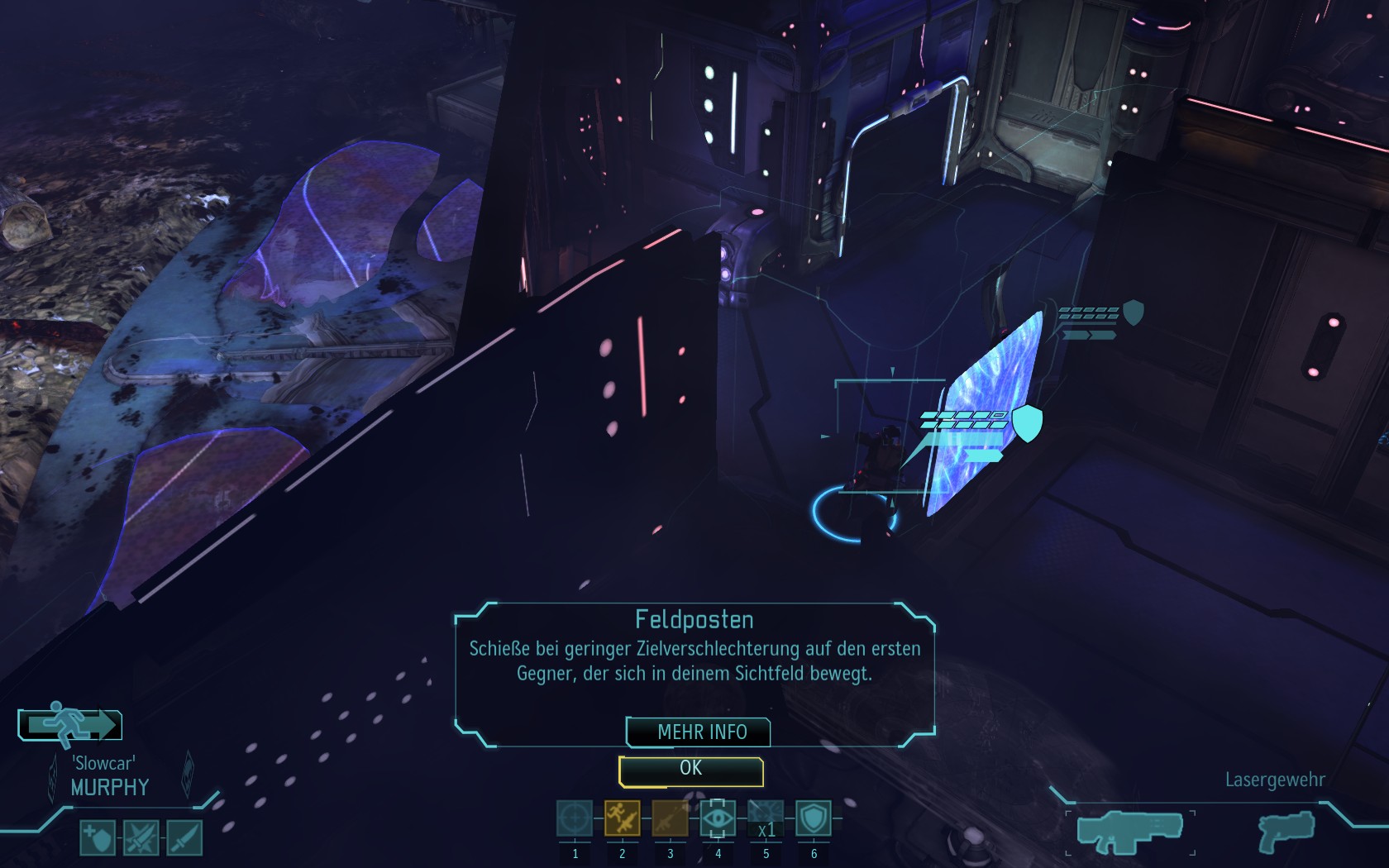Image resolution: width=1389 pixels, height=868 pixels.
Task: Confirm Feldposten with the OK button
Action: coord(691,770)
